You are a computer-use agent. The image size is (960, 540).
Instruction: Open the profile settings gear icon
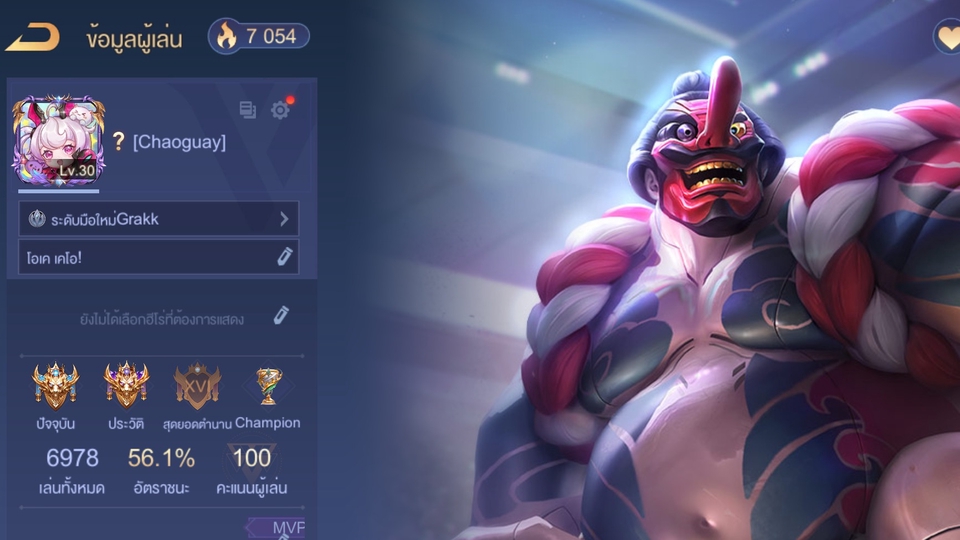point(280,110)
